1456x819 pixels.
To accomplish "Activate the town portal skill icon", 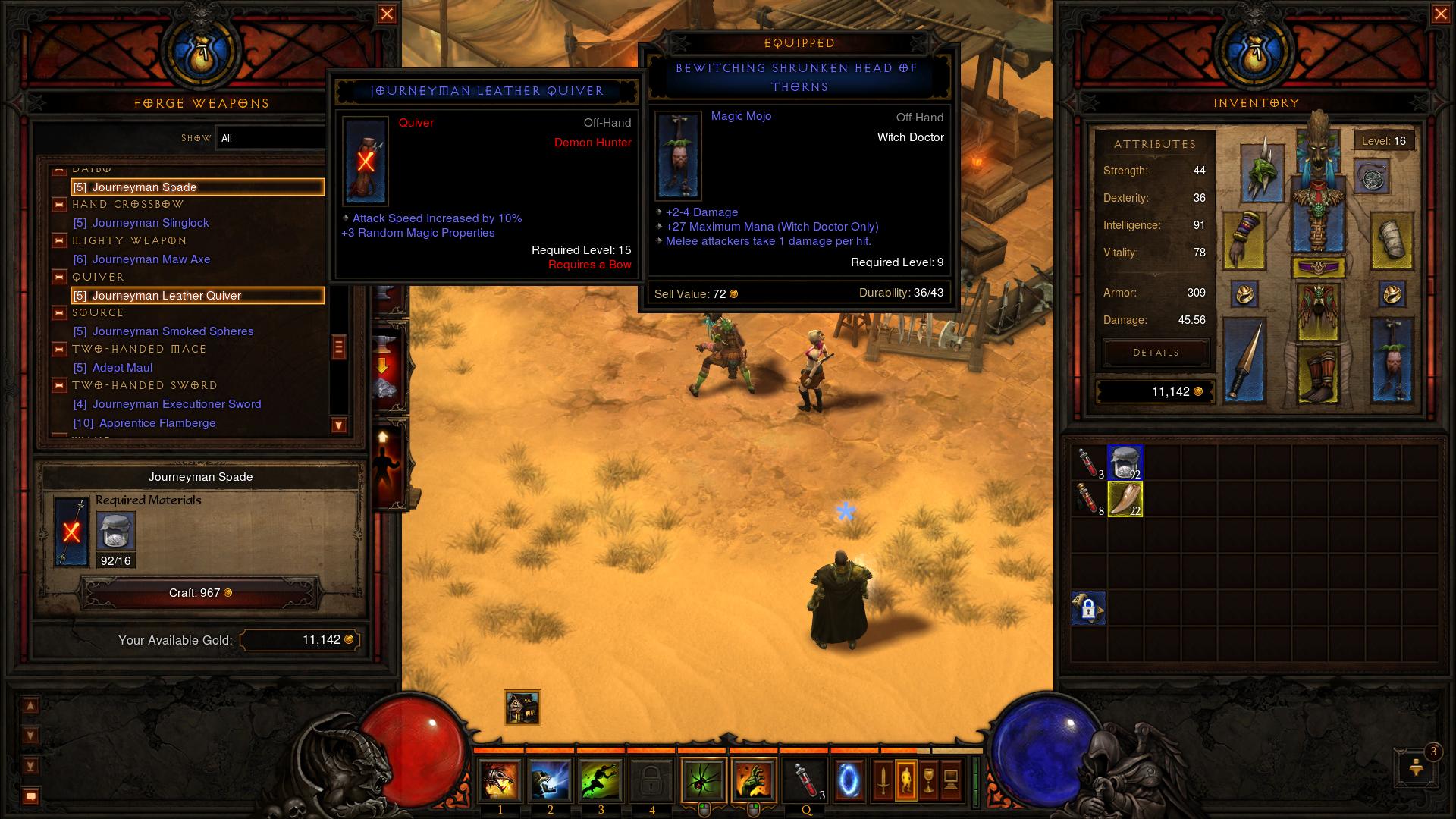I will pyautogui.click(x=849, y=779).
